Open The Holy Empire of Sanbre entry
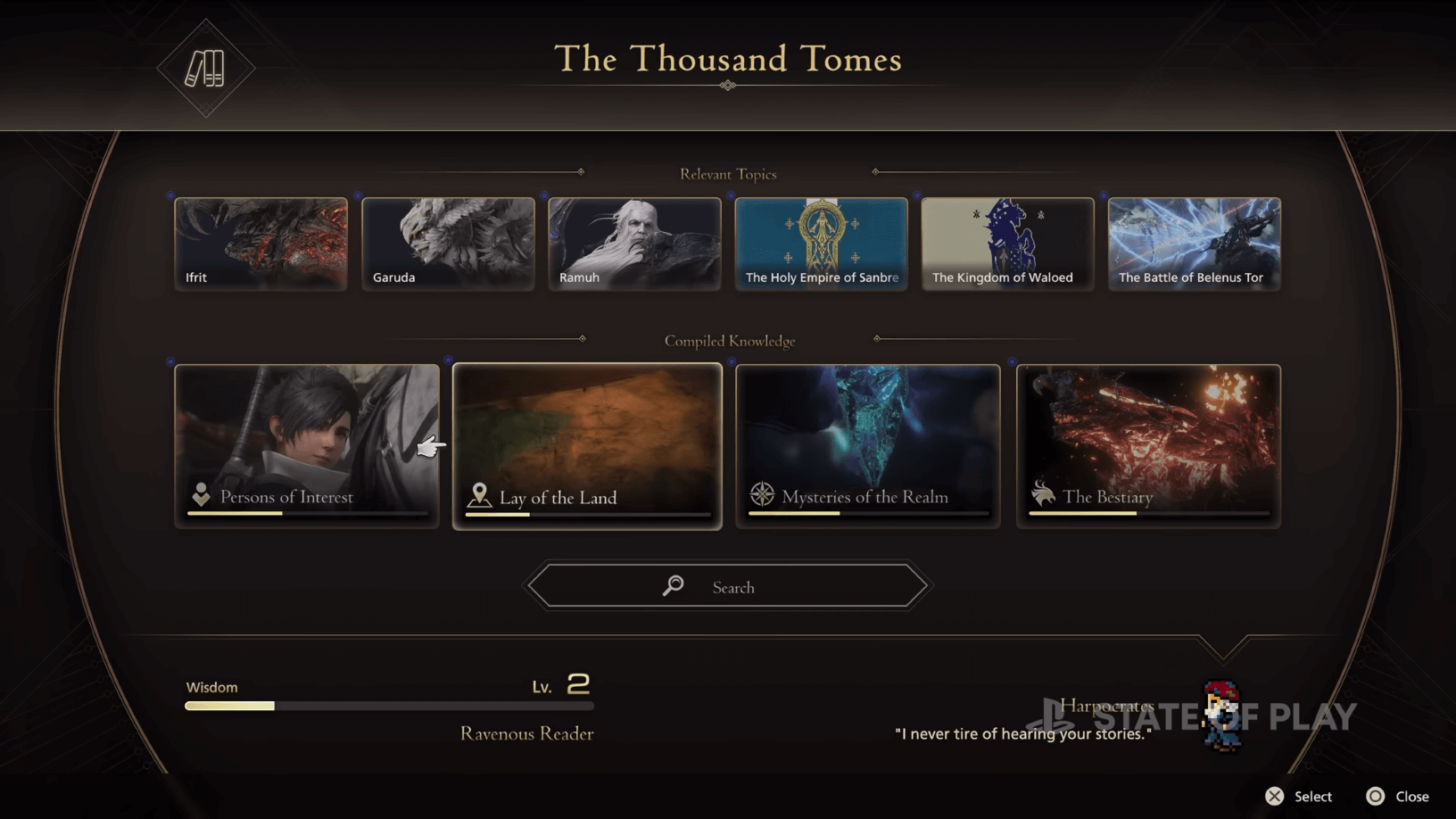The height and width of the screenshot is (819, 1456). pyautogui.click(x=821, y=243)
